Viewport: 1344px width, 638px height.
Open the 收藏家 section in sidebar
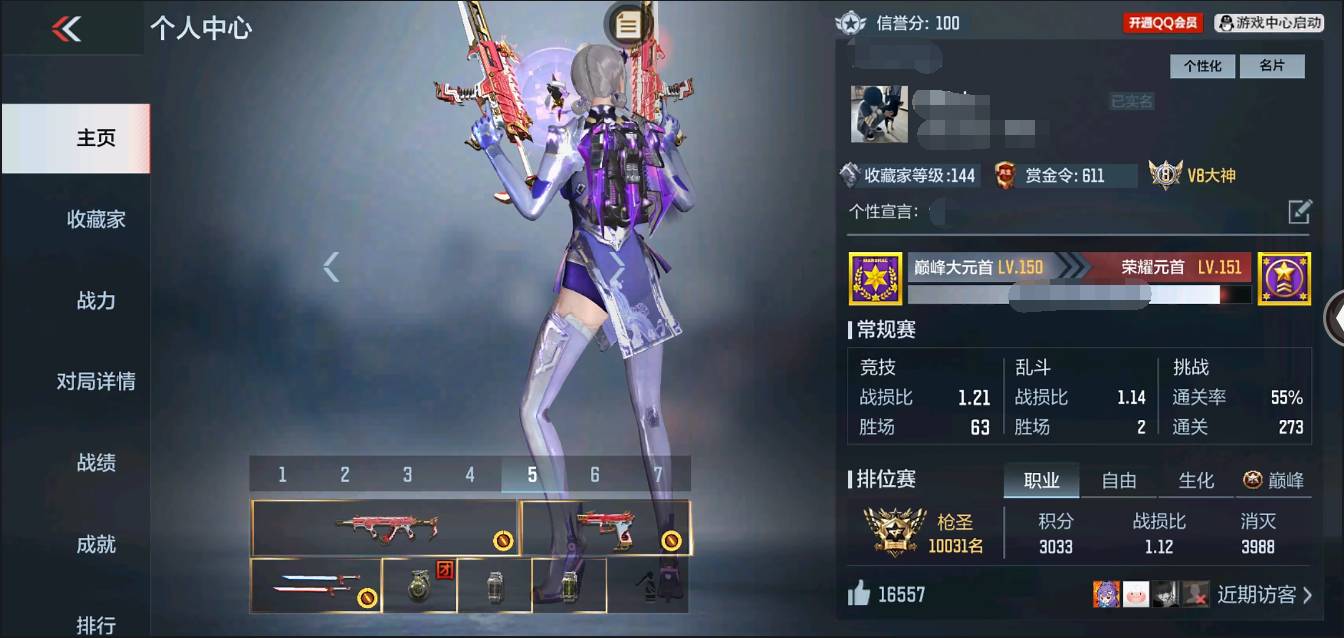[x=96, y=219]
